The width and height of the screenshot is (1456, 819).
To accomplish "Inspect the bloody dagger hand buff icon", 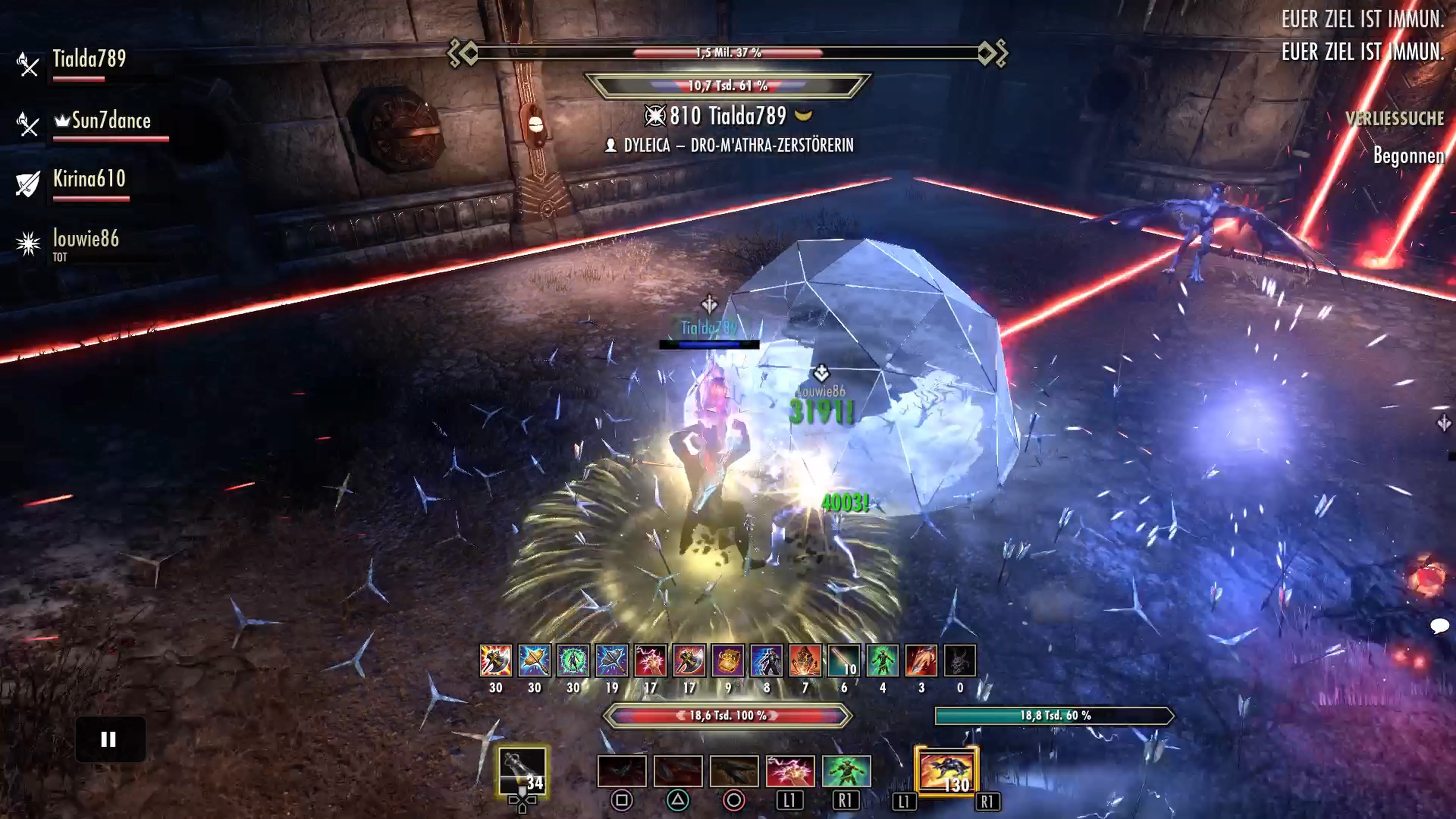I will coord(921,660).
